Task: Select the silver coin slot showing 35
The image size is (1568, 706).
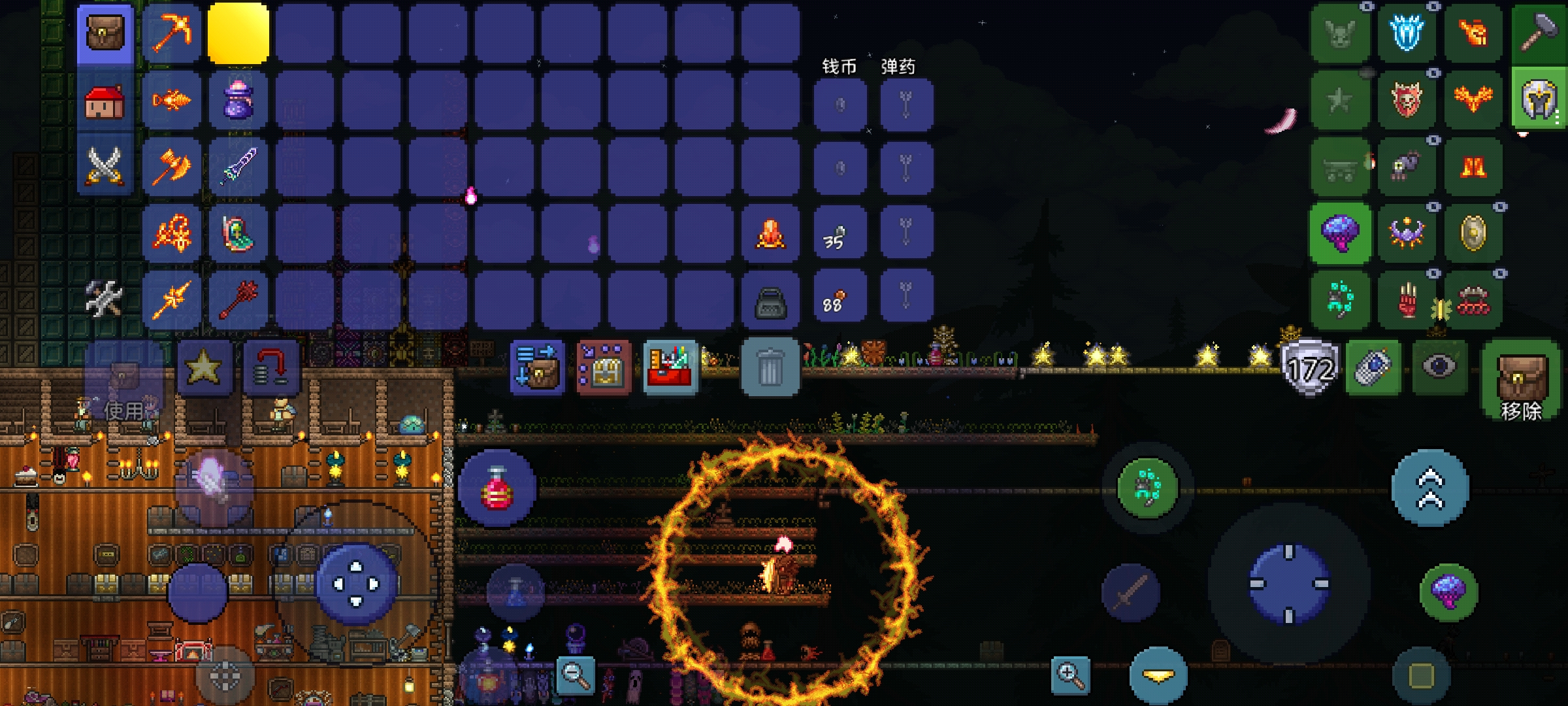Action: (840, 235)
